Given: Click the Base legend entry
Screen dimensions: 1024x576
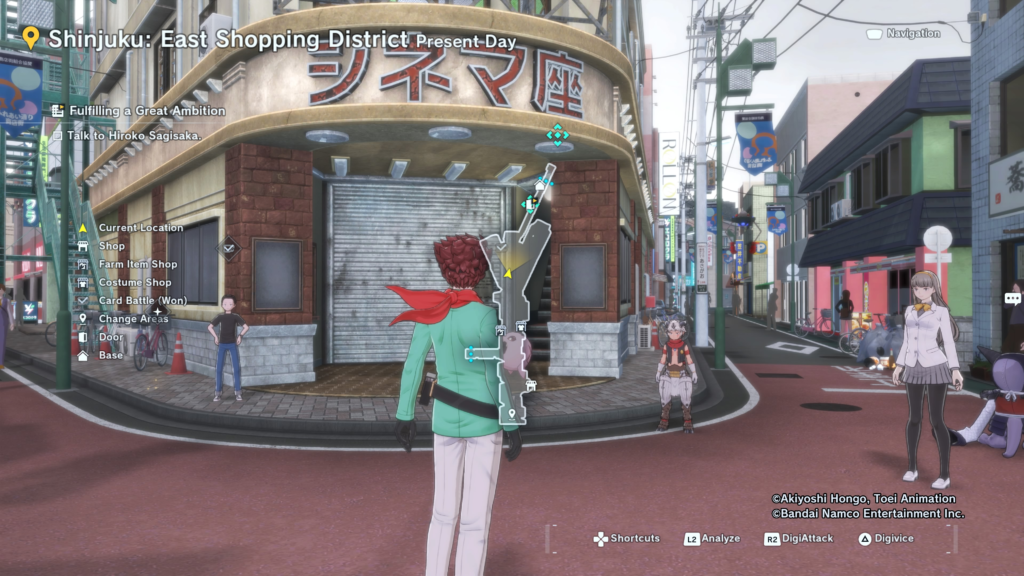Looking at the screenshot, I should pos(110,355).
